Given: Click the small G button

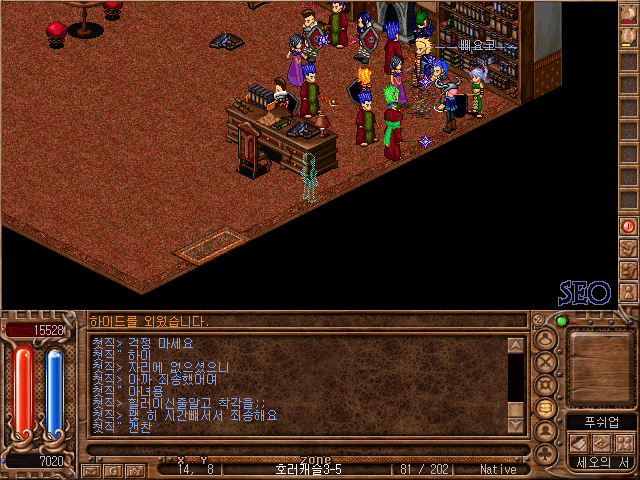Looking at the screenshot, I should click(x=114, y=469).
